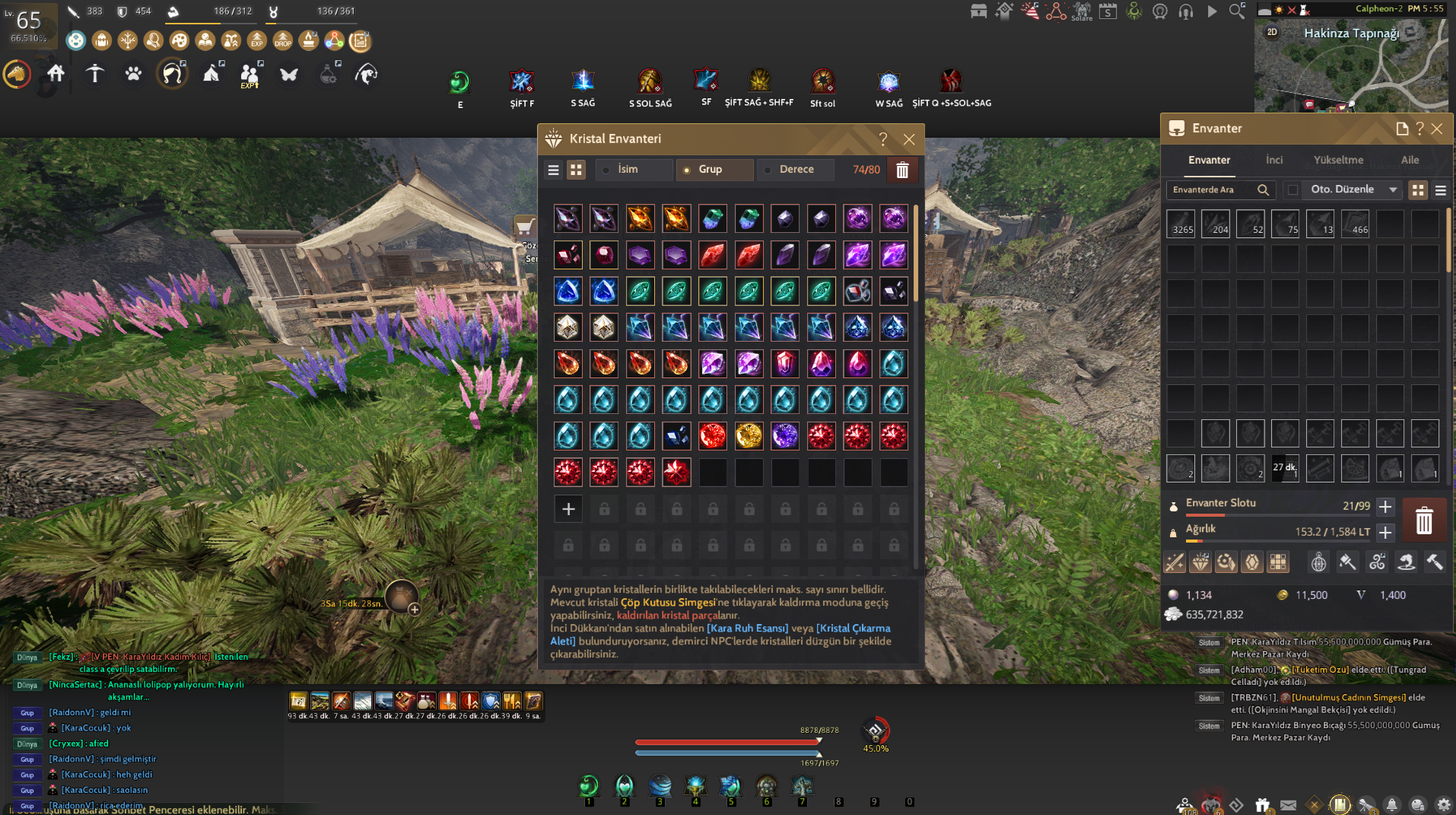
Task: Switch to the İnci tab
Action: [x=1274, y=160]
